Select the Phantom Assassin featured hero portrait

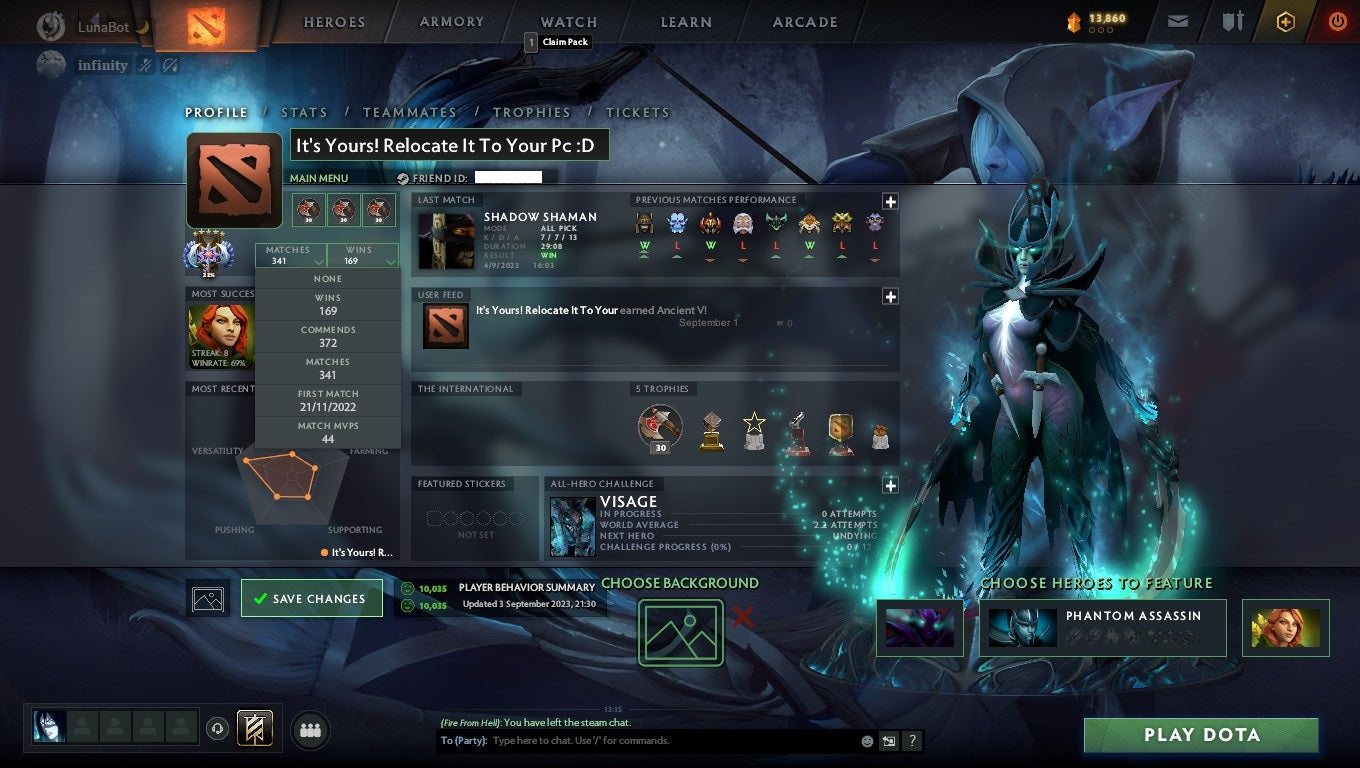(1021, 627)
